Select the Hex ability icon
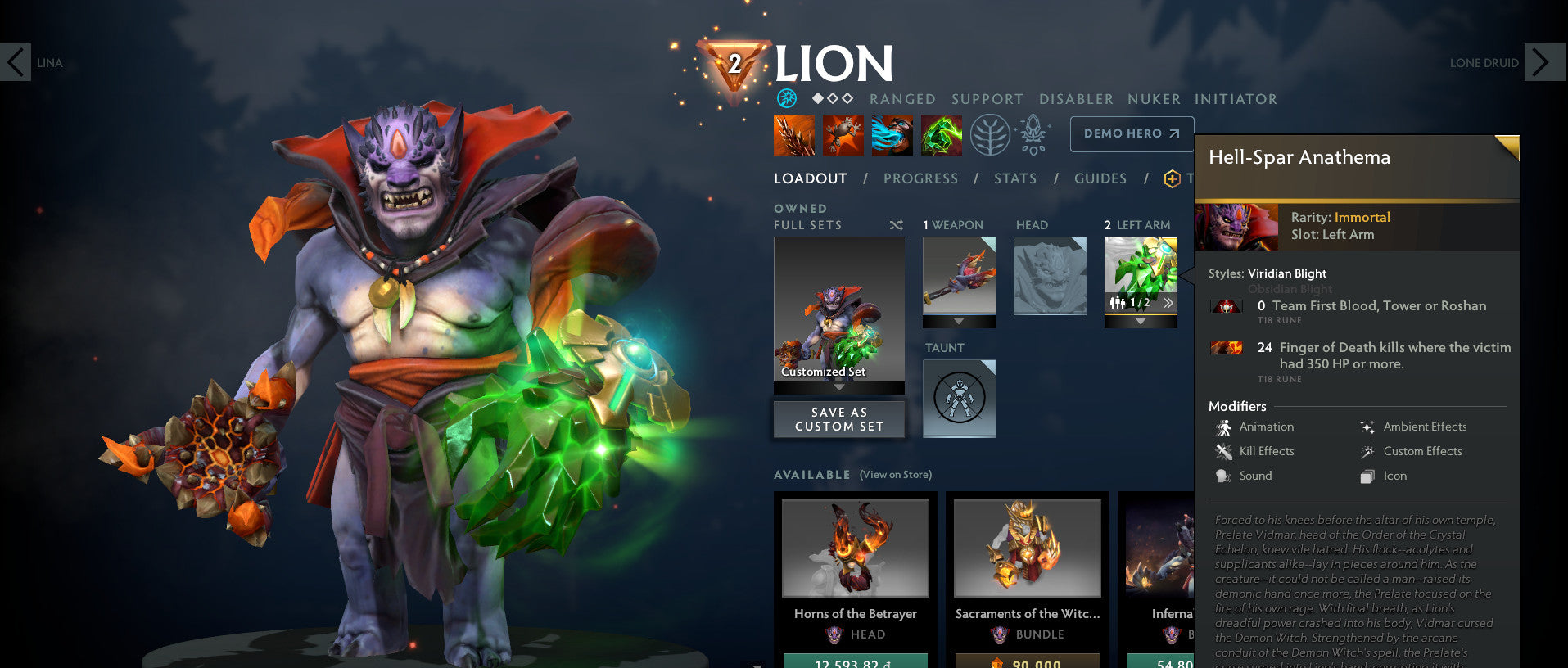This screenshot has width=1568, height=668. click(x=843, y=133)
